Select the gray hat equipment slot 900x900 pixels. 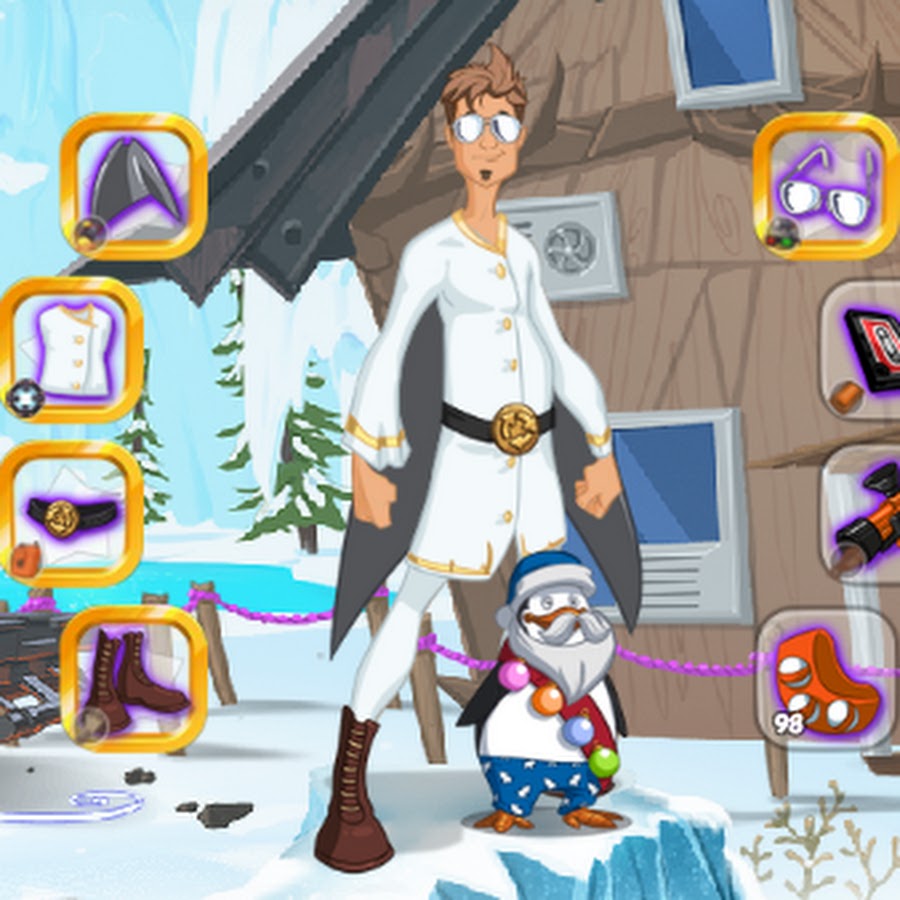point(134,187)
